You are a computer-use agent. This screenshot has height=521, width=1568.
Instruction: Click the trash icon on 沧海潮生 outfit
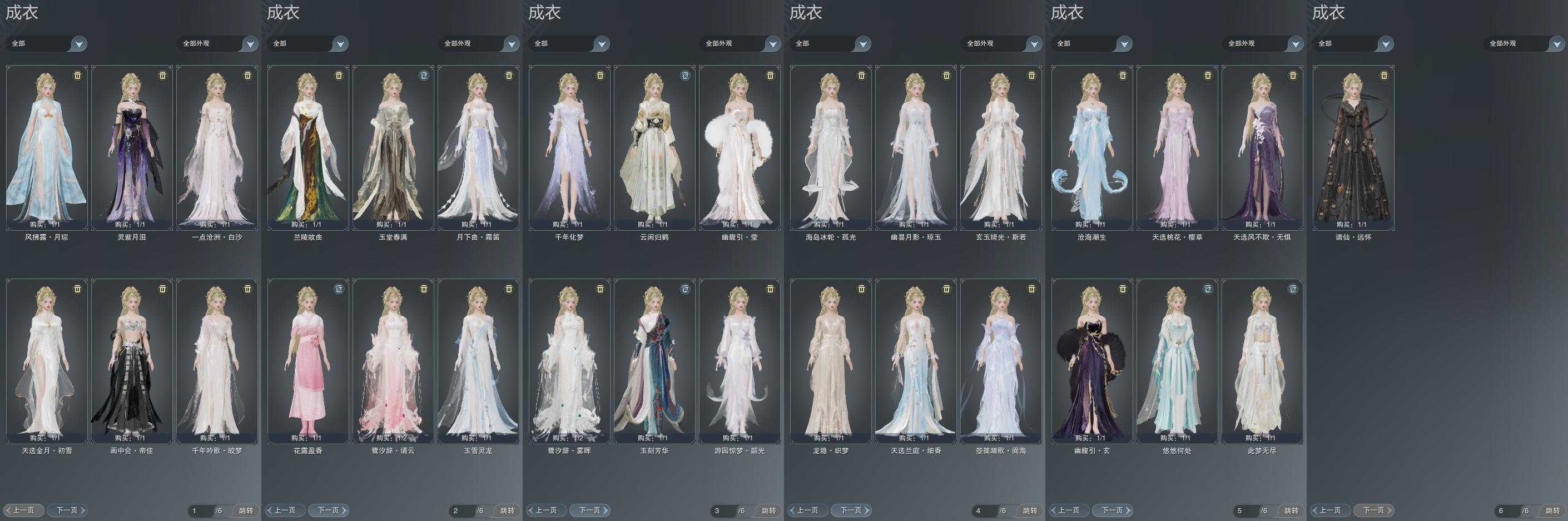click(1123, 75)
